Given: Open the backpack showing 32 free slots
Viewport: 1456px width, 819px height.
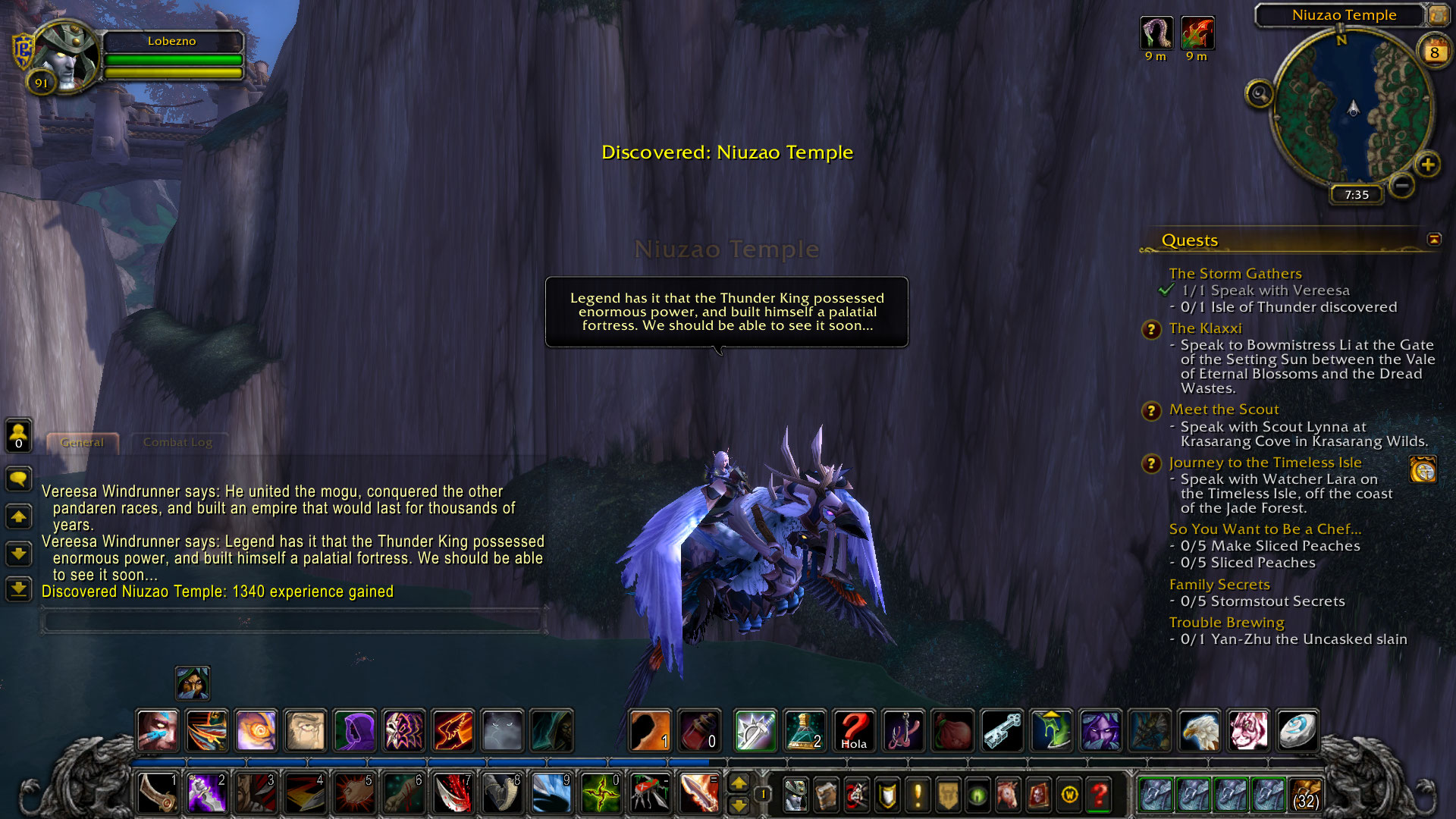Looking at the screenshot, I should click(1305, 794).
